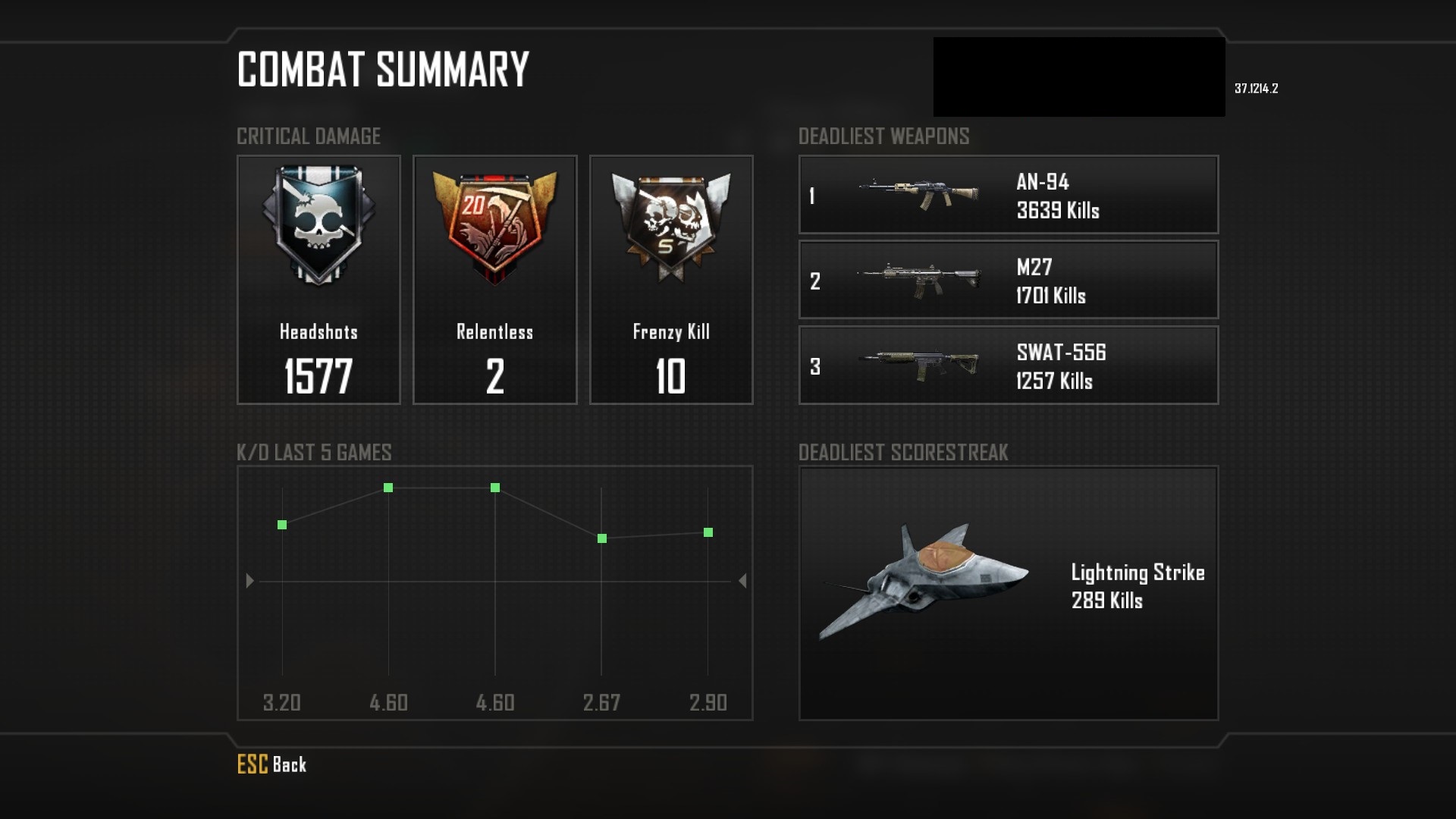Open the Lightning Strike scorestreak panel
The image size is (1456, 819).
point(1008,592)
